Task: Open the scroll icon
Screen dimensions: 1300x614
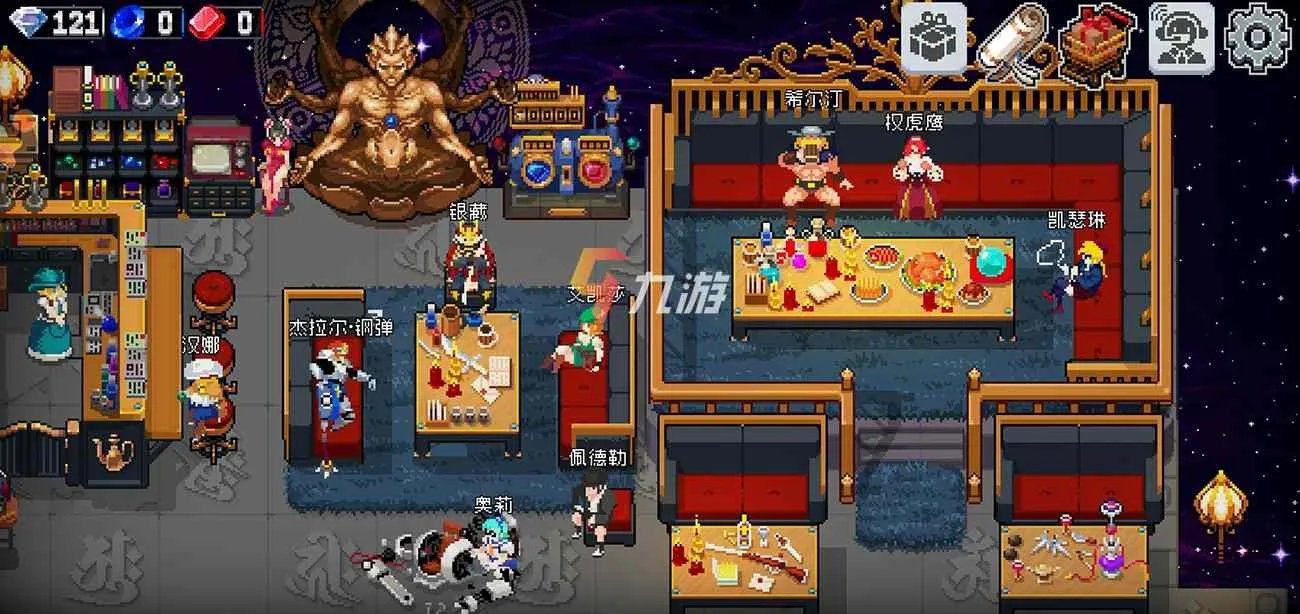Action: click(x=1011, y=41)
